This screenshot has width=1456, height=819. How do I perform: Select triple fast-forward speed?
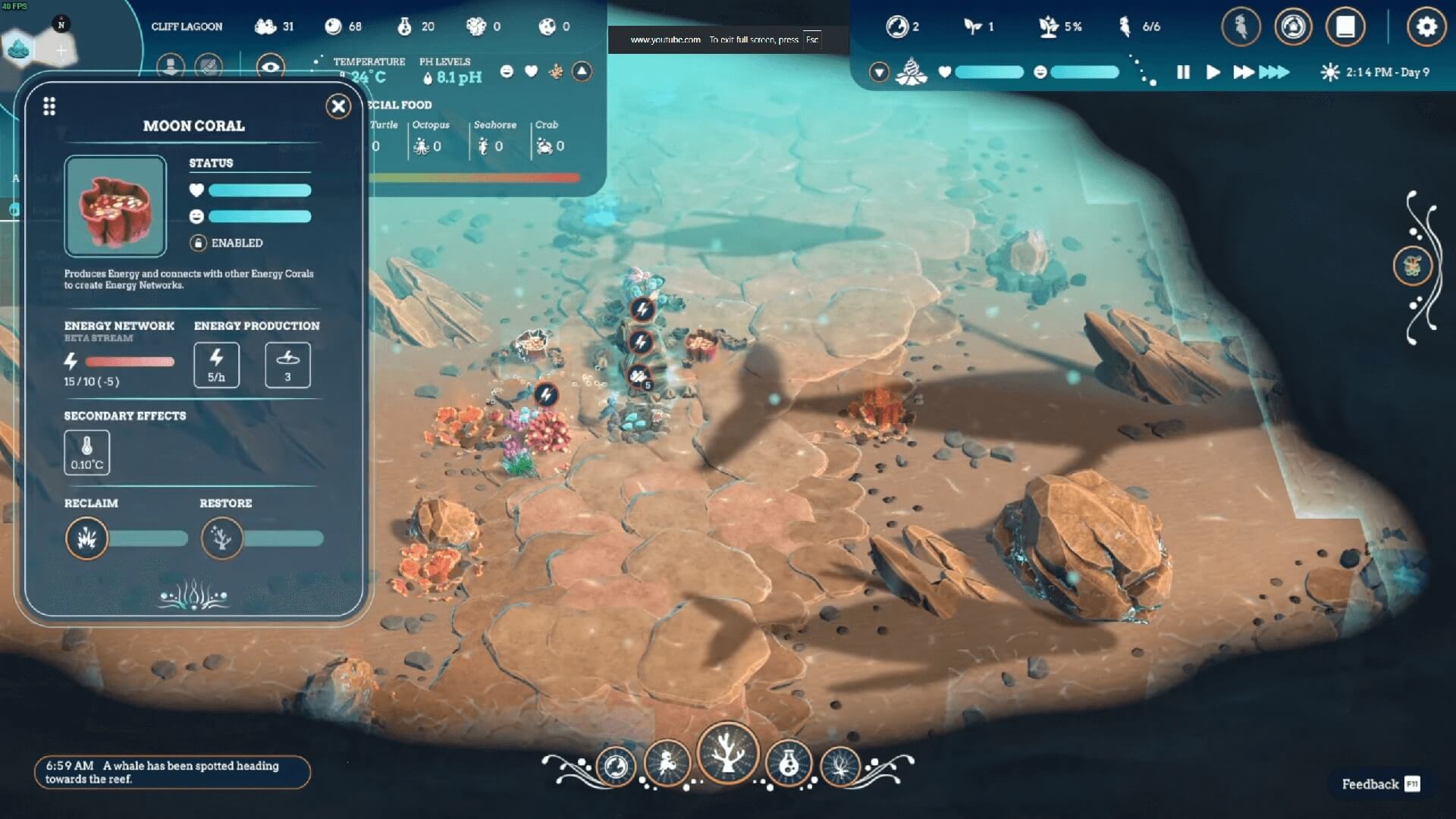[1274, 72]
